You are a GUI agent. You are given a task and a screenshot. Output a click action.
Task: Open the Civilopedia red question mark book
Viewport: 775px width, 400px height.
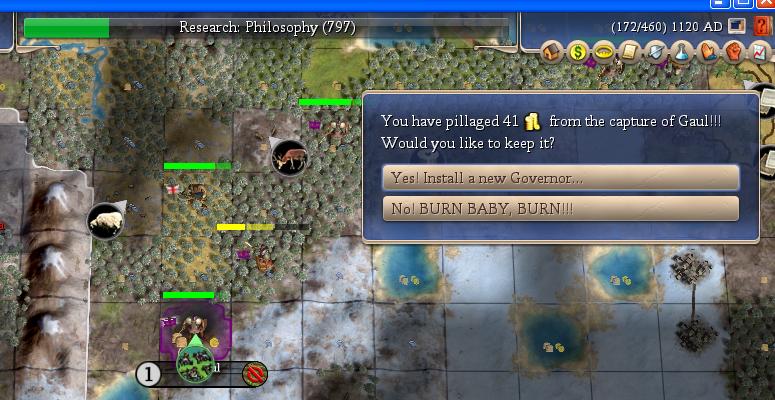point(761,26)
